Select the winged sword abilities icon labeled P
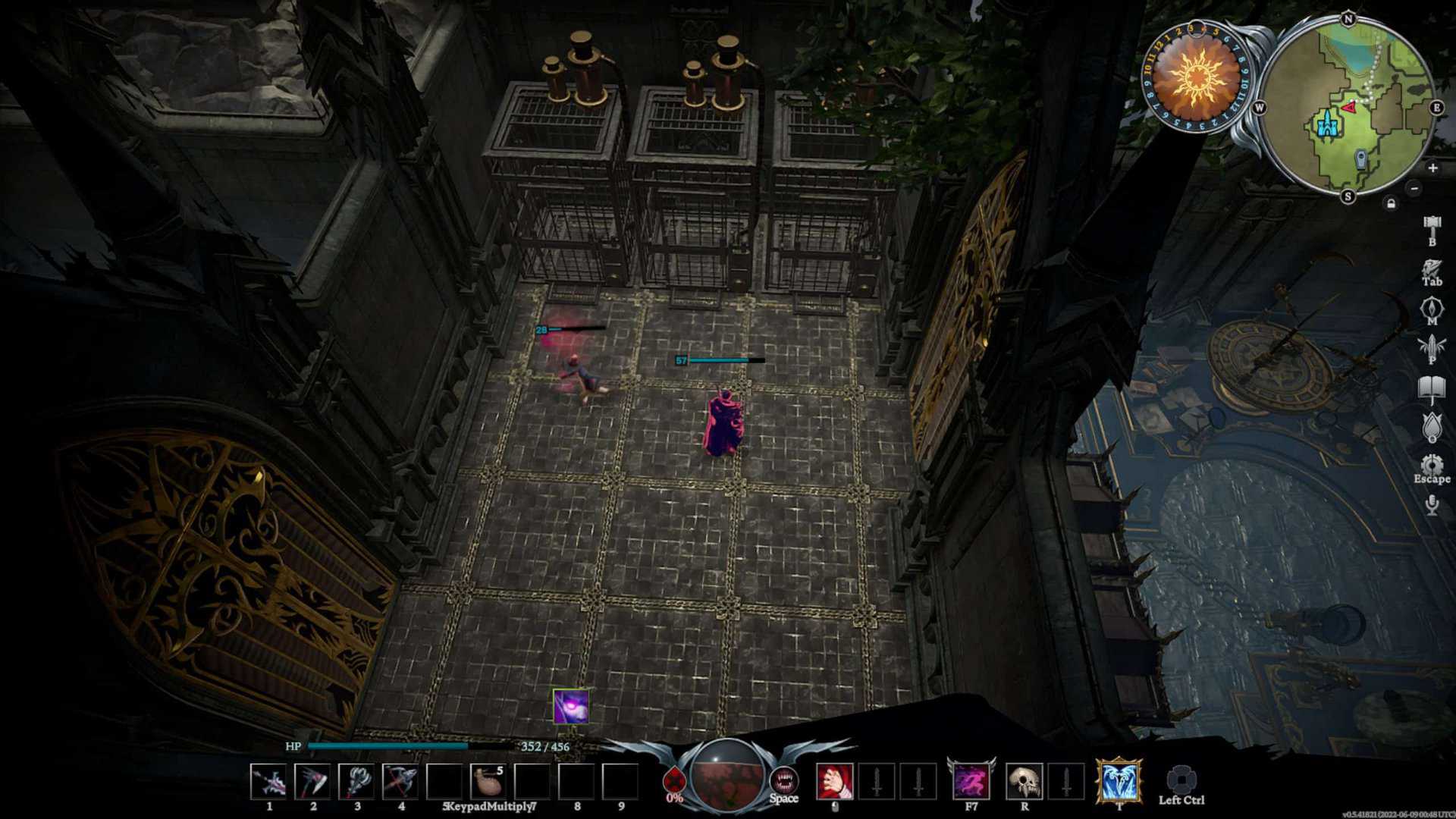The image size is (1456, 819). [1432, 345]
